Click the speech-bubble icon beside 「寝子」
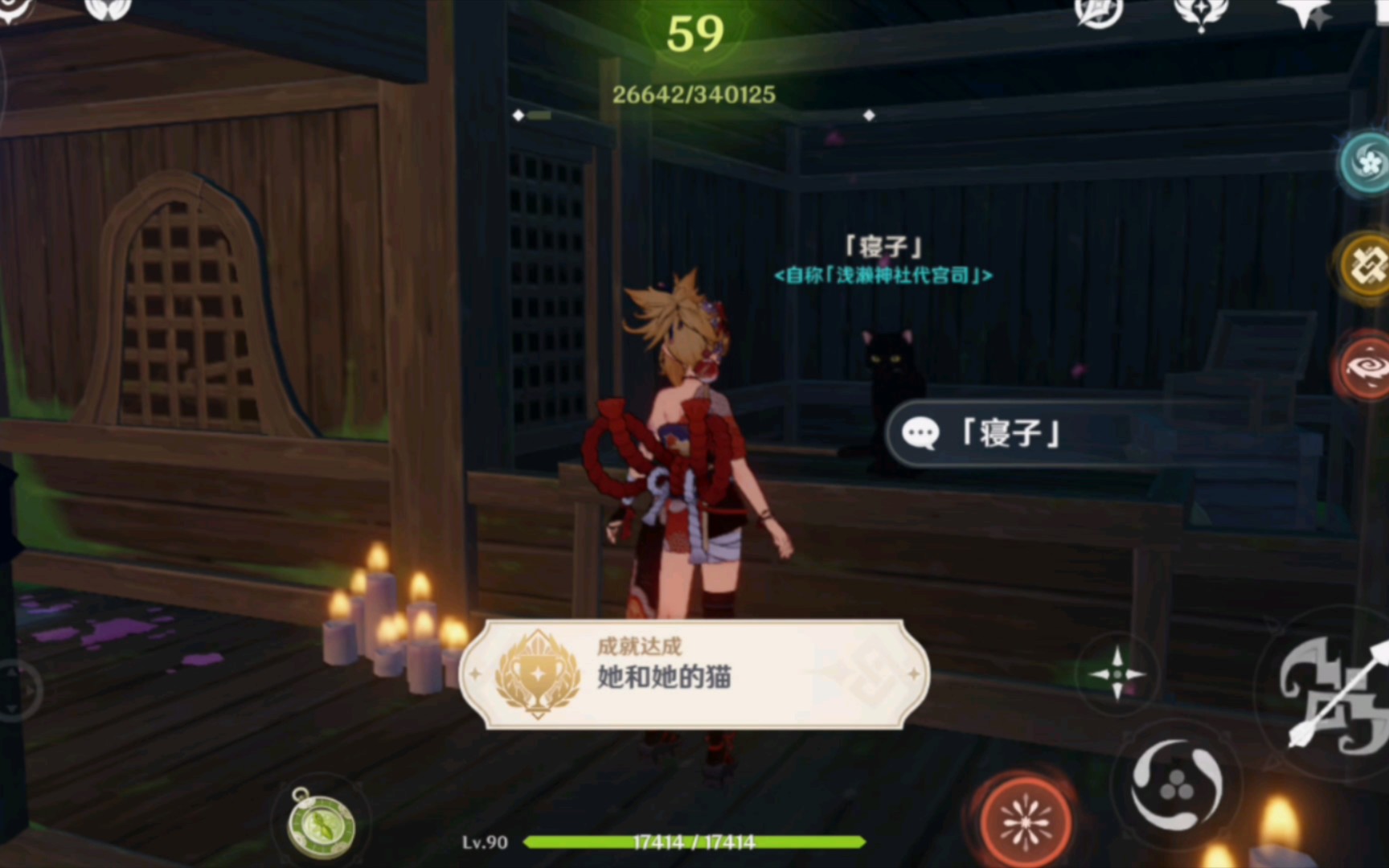 921,434
